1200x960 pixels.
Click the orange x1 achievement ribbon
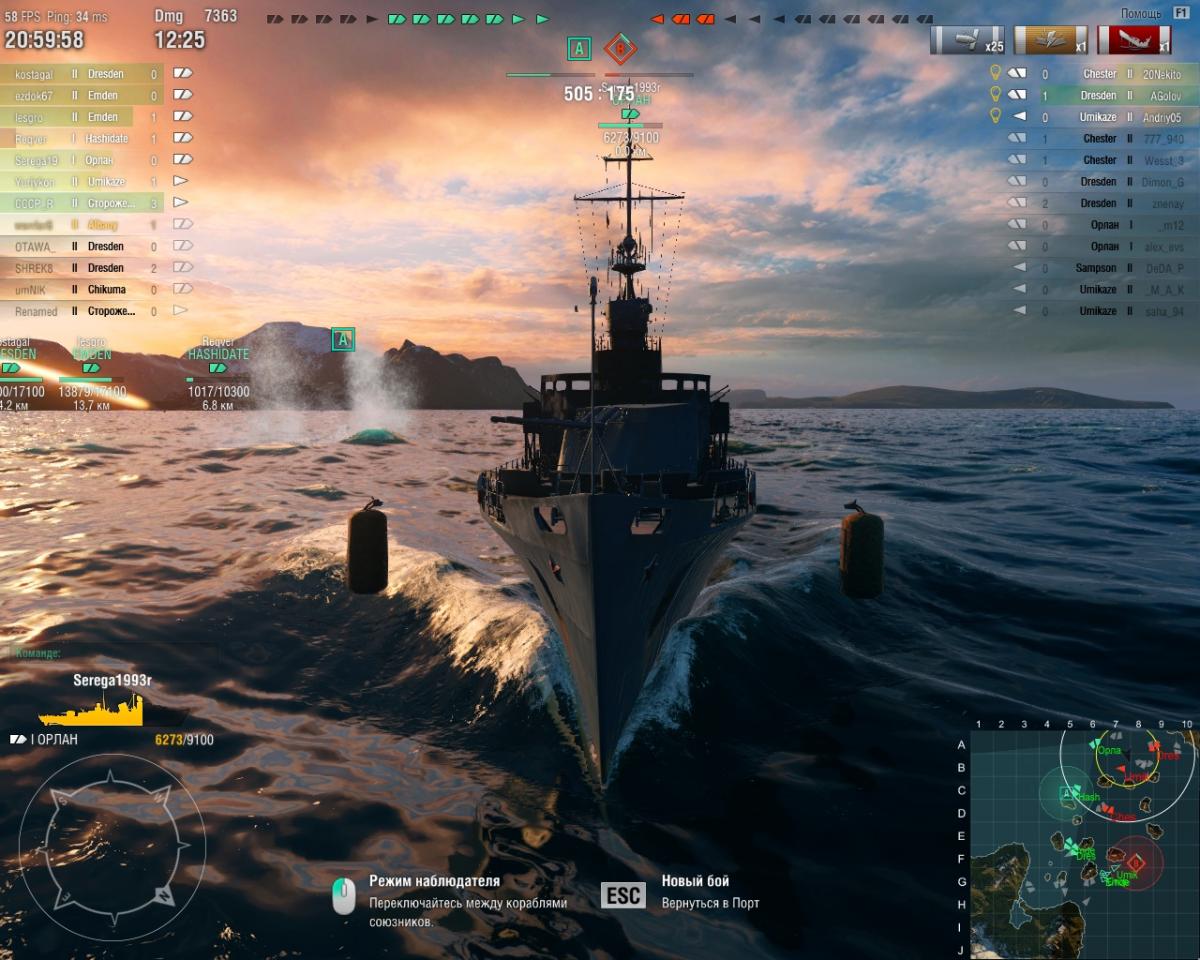coord(1051,40)
